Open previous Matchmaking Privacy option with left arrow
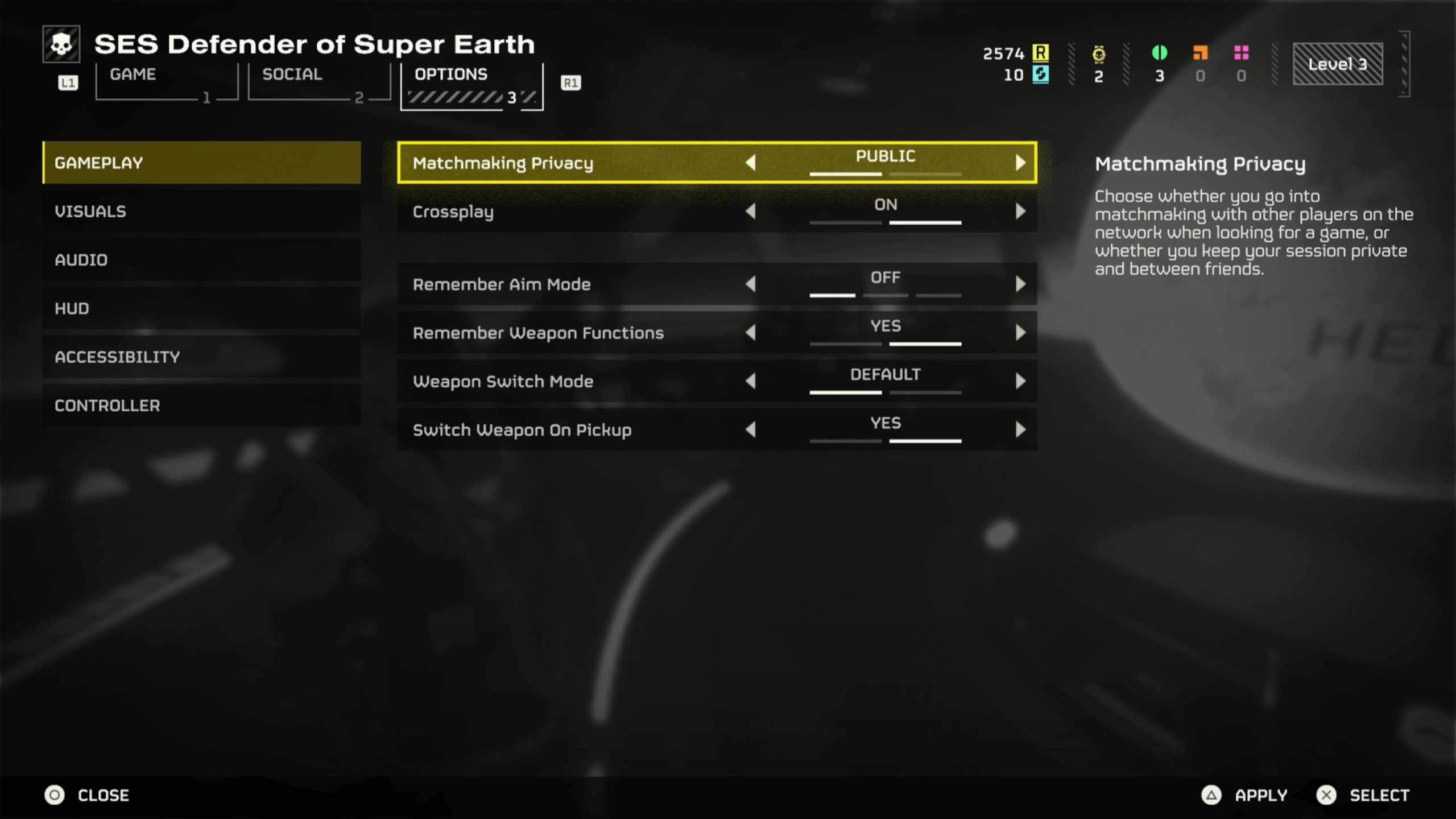The width and height of the screenshot is (1456, 819). tap(752, 163)
